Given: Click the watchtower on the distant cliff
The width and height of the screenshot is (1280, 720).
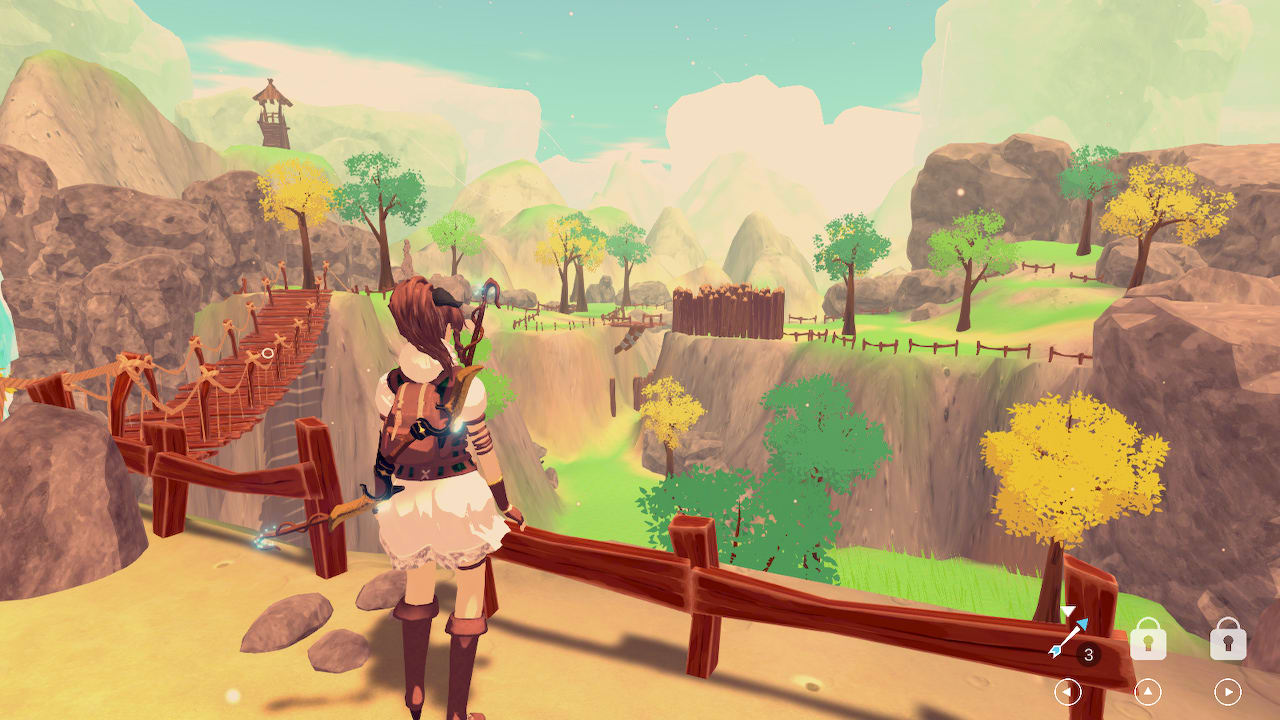Looking at the screenshot, I should click(x=271, y=110).
